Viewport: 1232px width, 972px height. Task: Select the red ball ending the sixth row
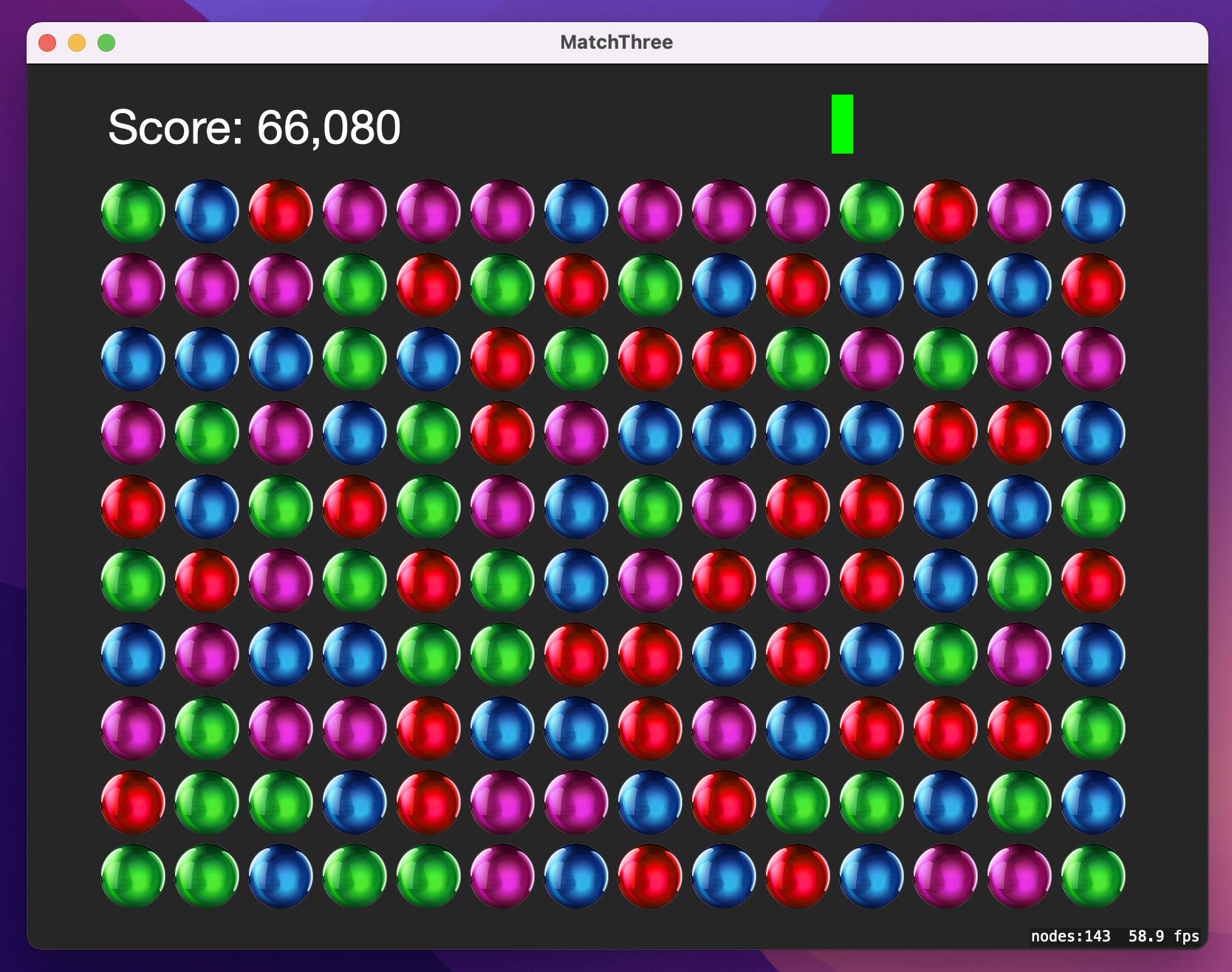[x=1093, y=580]
